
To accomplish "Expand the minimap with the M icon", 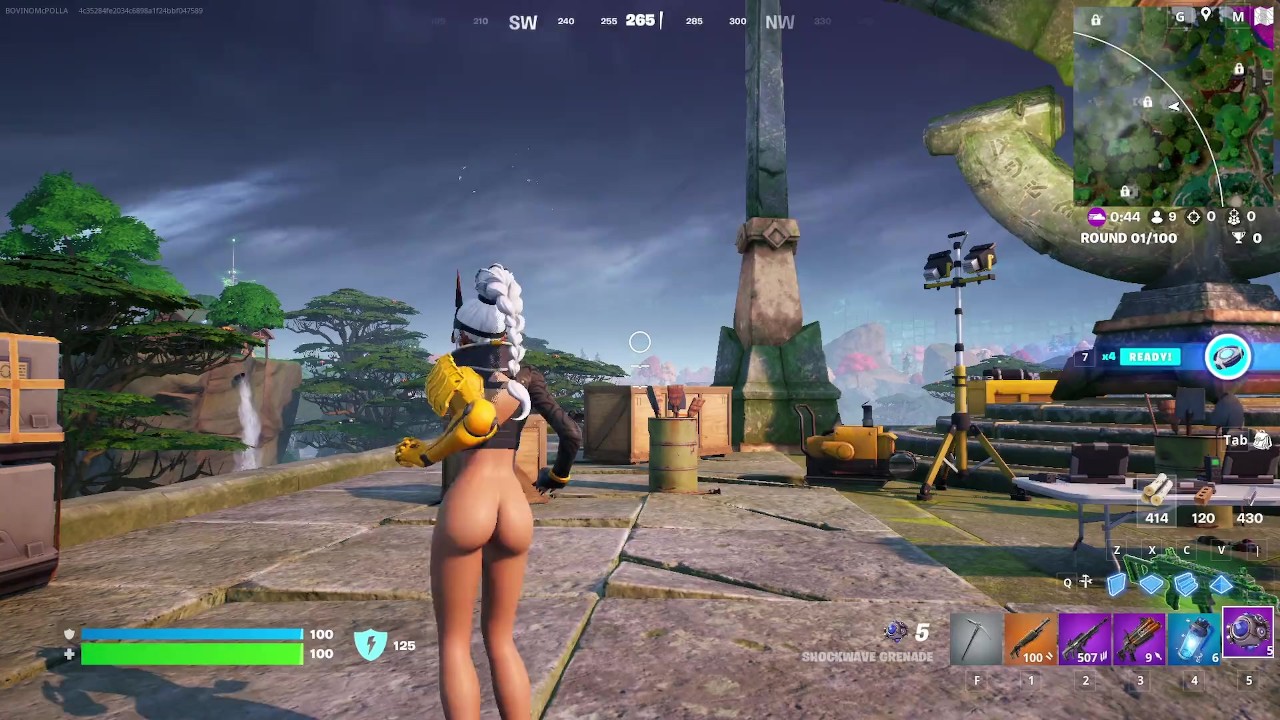I will (1237, 17).
